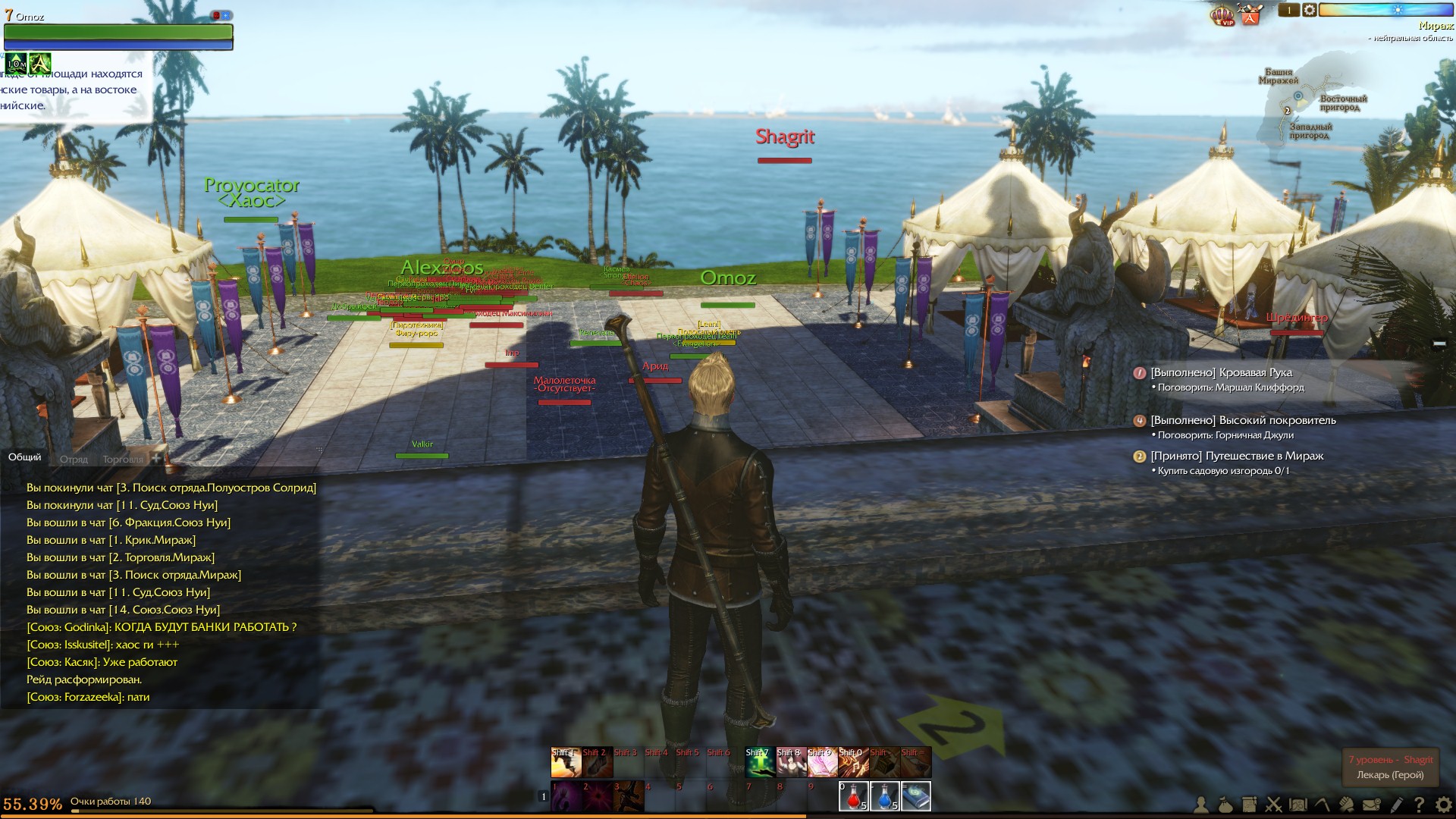Add a new chat tab with plus
This screenshot has width=1456, height=819.
[156, 458]
